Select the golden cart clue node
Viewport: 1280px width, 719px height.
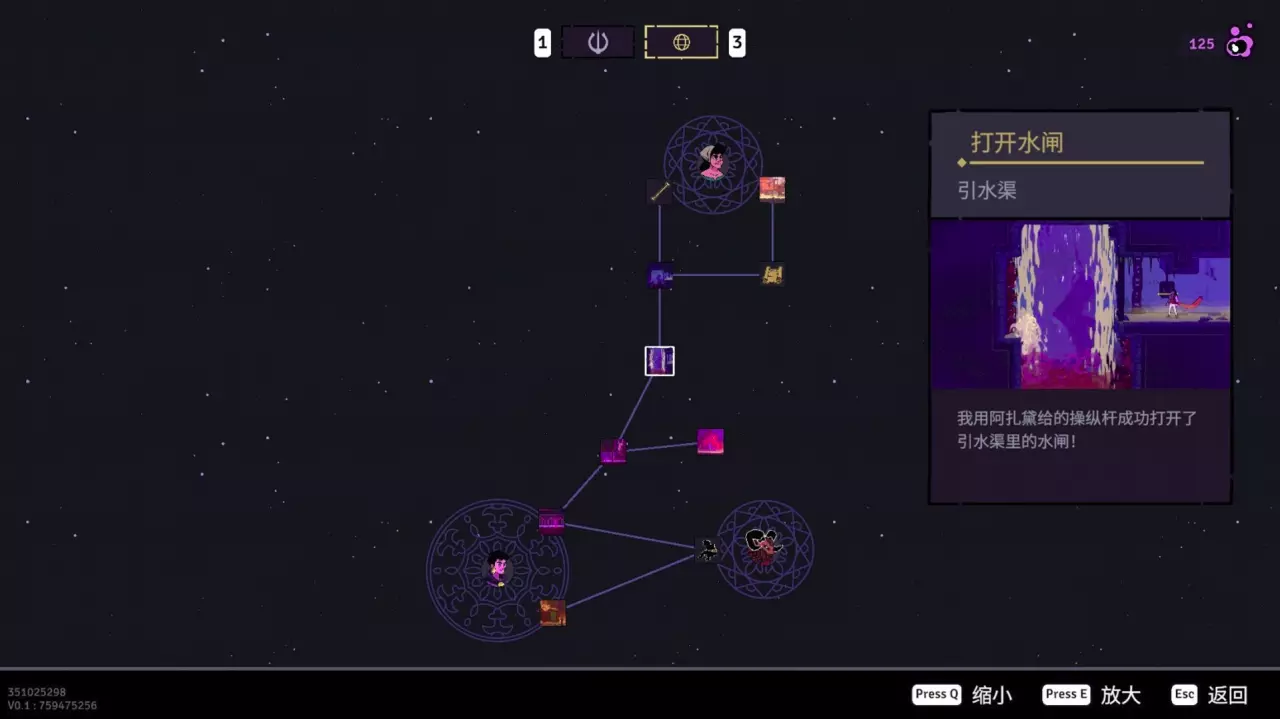tap(772, 274)
